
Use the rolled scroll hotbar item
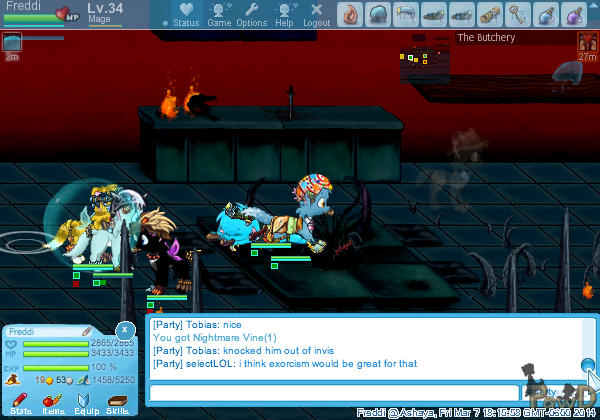[490, 14]
